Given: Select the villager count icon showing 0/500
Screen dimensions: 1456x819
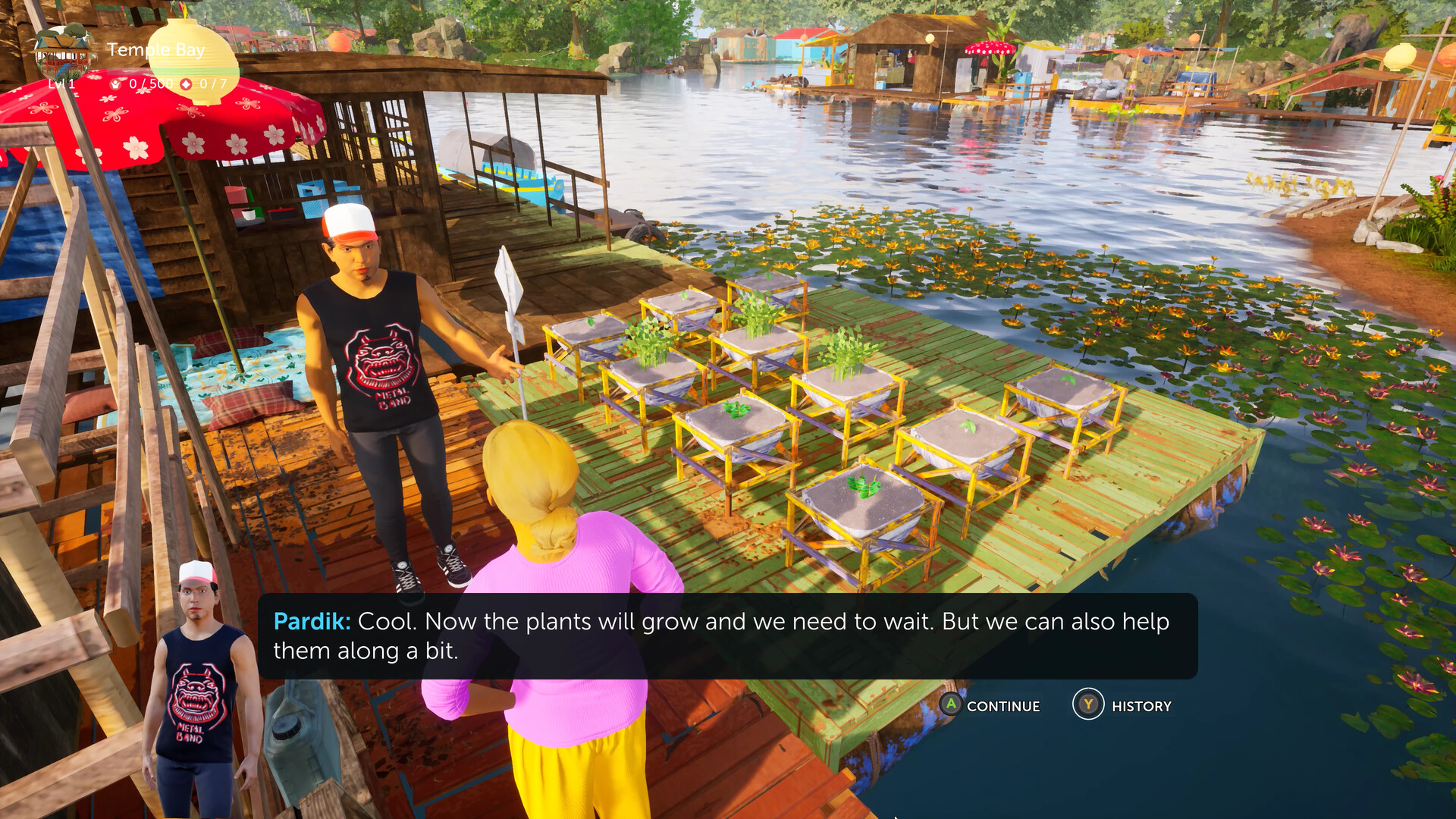Looking at the screenshot, I should click(x=115, y=84).
